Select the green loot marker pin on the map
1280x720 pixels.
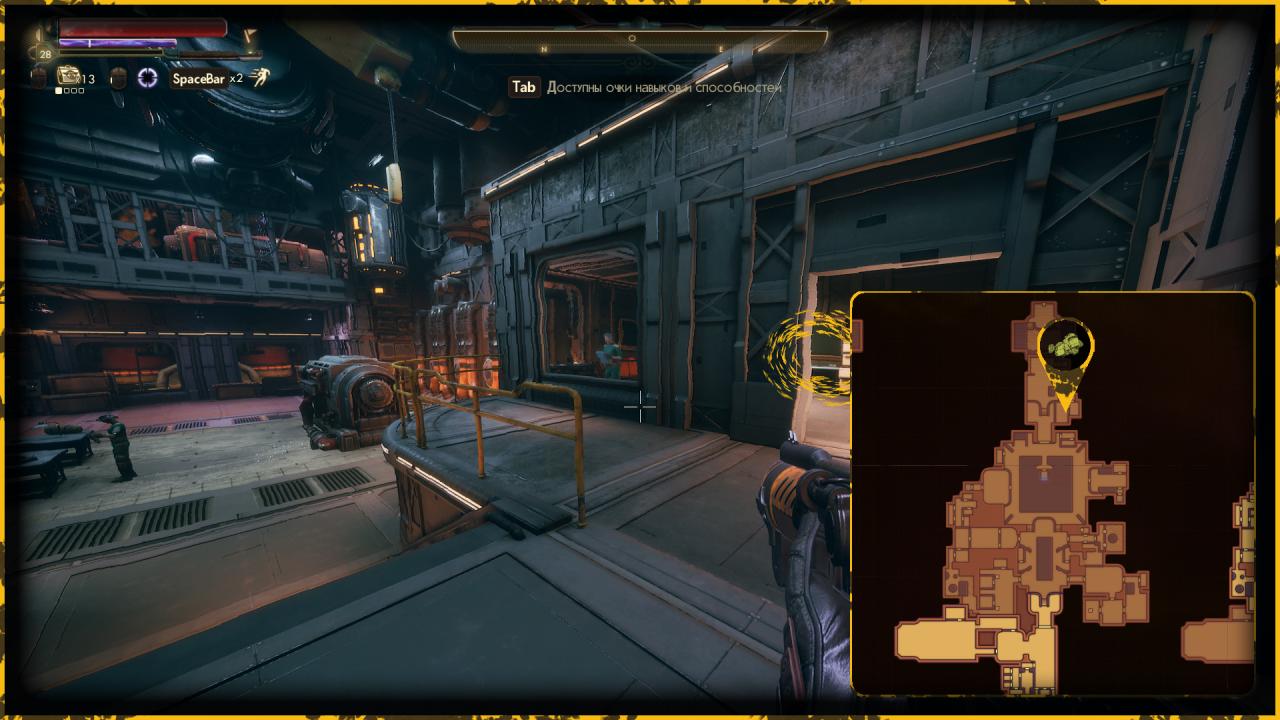tap(1066, 350)
